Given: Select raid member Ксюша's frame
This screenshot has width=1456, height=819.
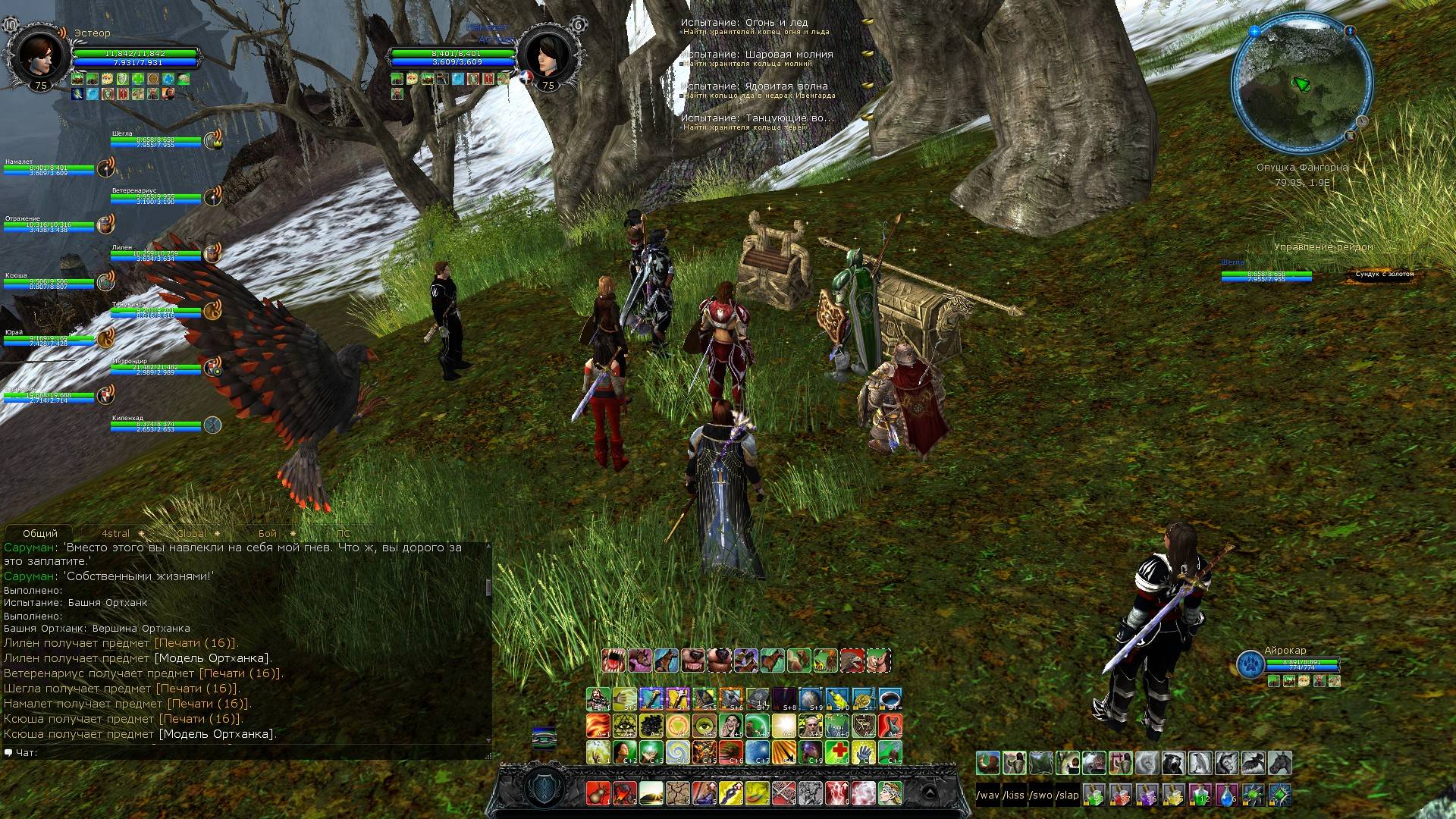Looking at the screenshot, I should tap(50, 282).
